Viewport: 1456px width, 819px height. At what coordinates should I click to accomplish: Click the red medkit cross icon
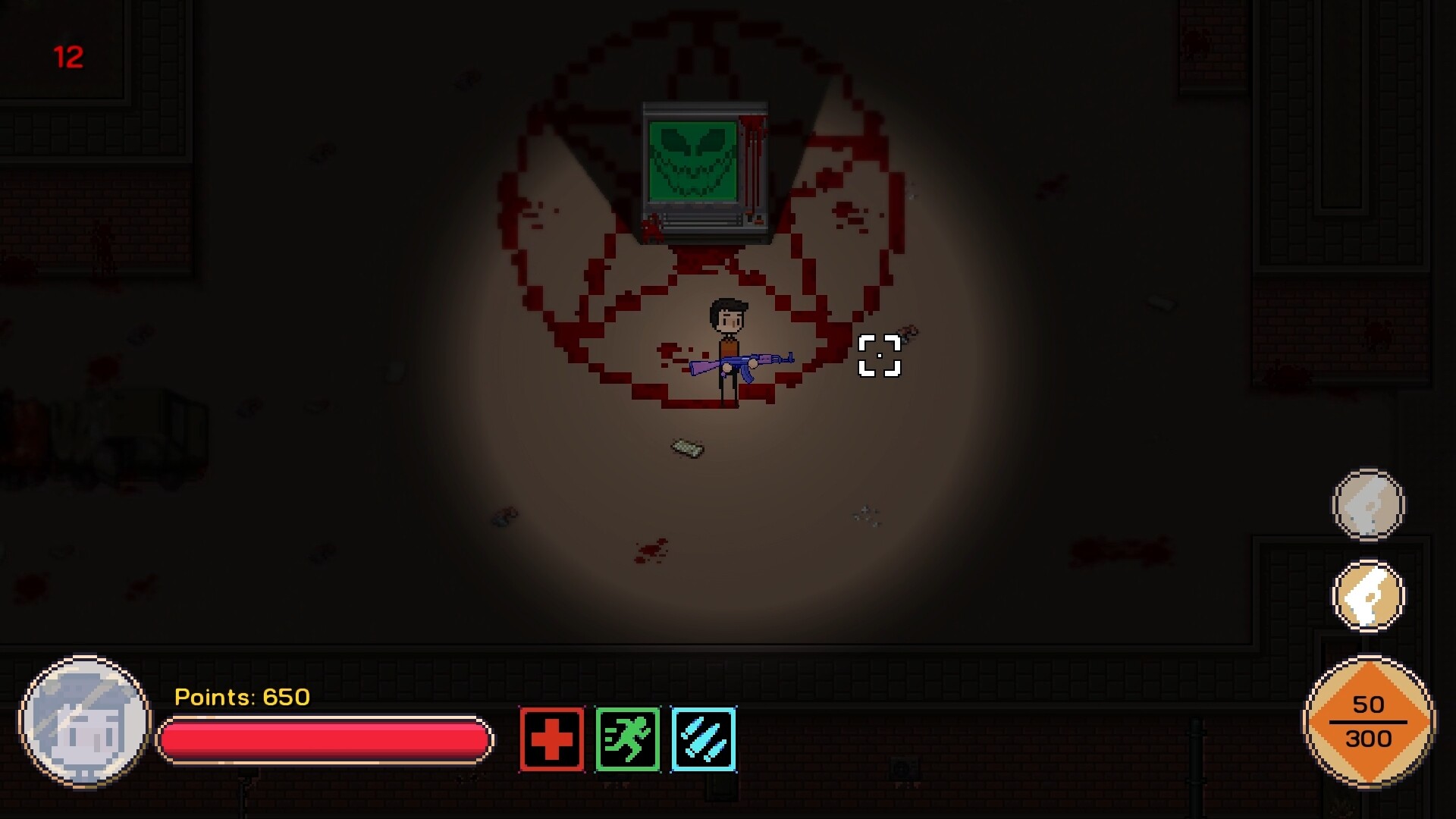tap(551, 738)
